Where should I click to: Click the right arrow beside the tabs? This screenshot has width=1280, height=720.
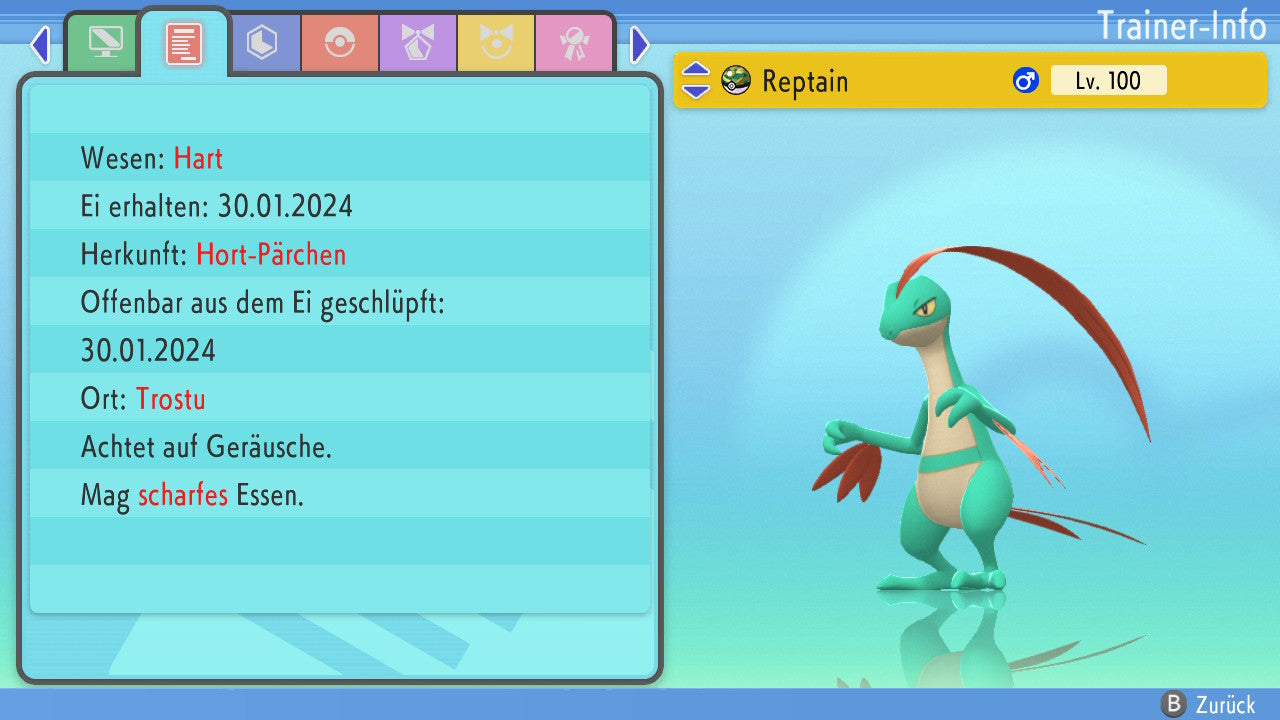(640, 44)
